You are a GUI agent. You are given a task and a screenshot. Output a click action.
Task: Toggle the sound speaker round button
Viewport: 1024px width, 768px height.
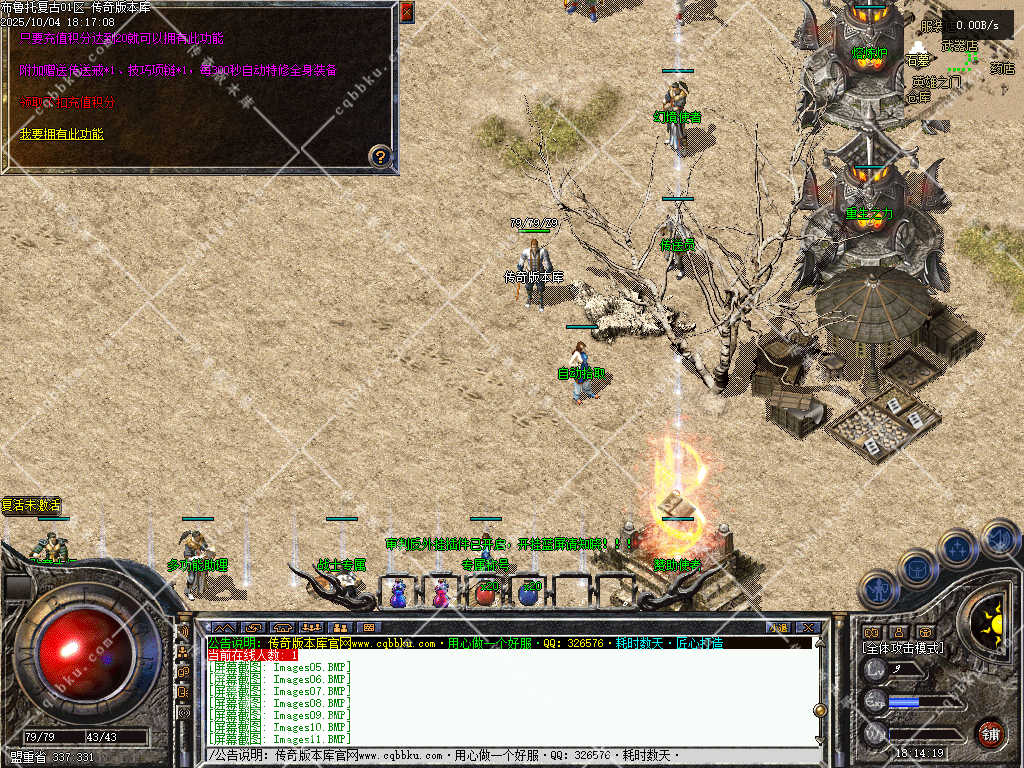[x=998, y=539]
